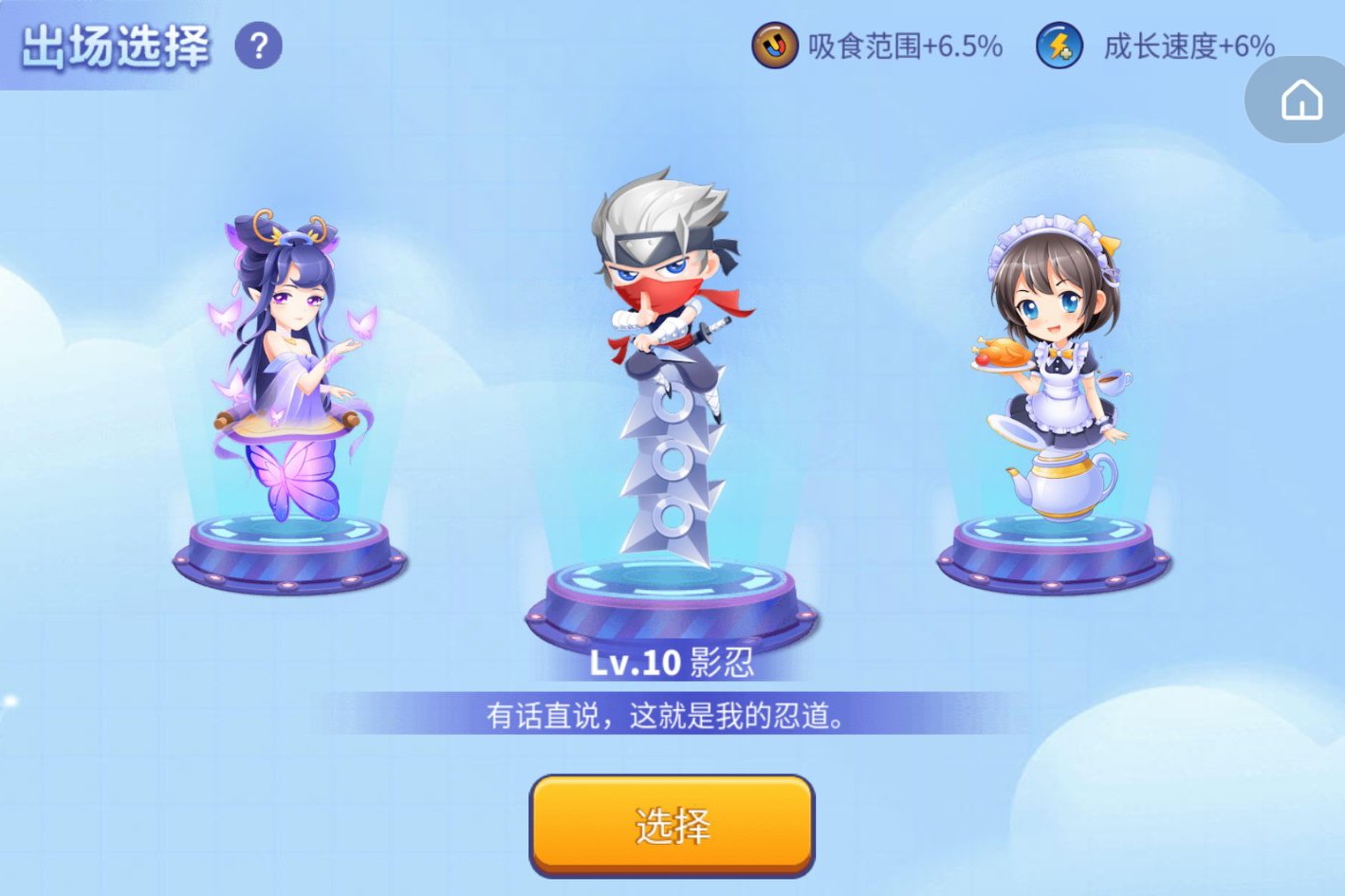Switch to the ninja's quote text tab
Viewport: 1345px width, 896px height.
click(x=670, y=718)
